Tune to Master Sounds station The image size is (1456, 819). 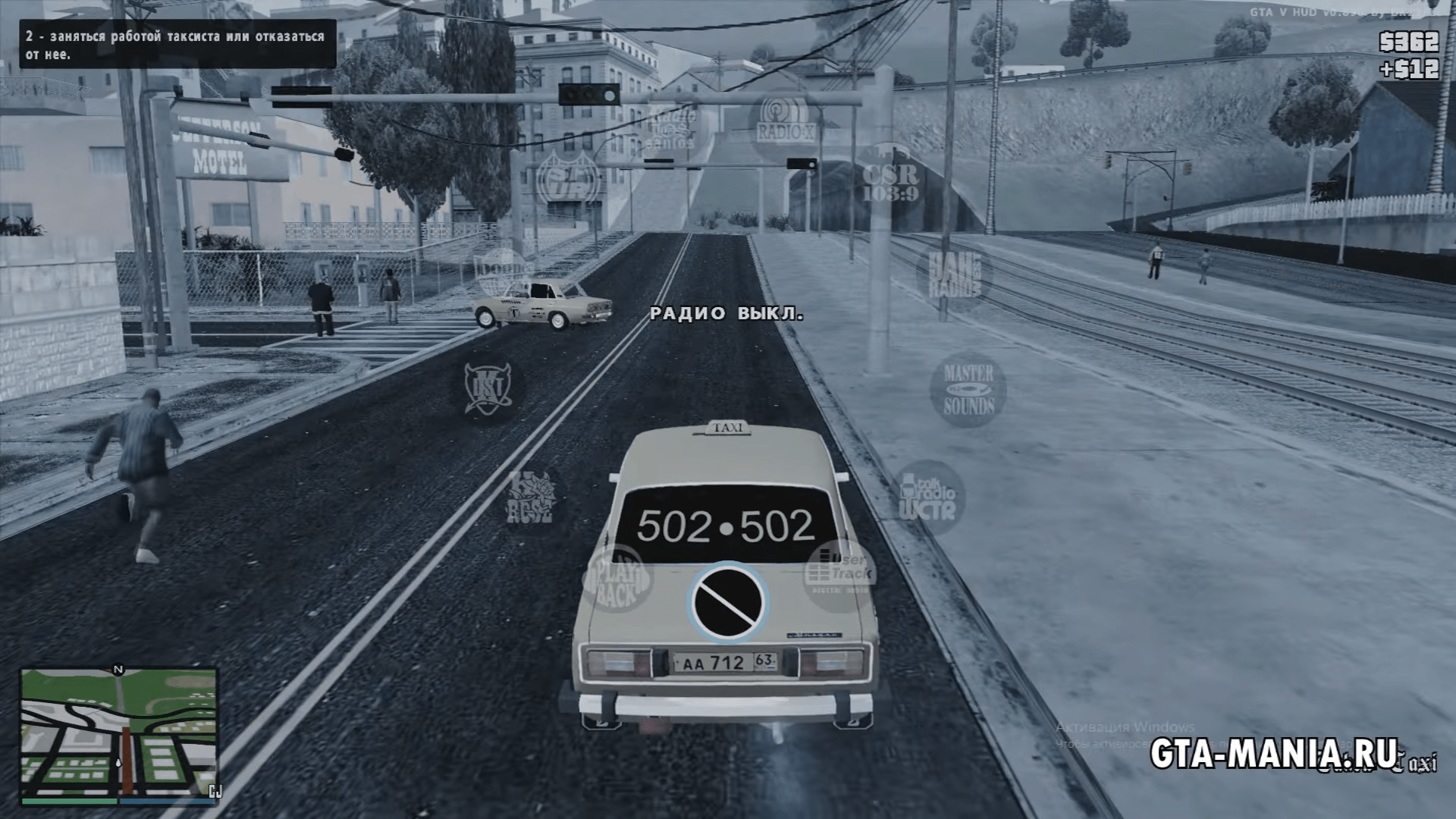[968, 390]
